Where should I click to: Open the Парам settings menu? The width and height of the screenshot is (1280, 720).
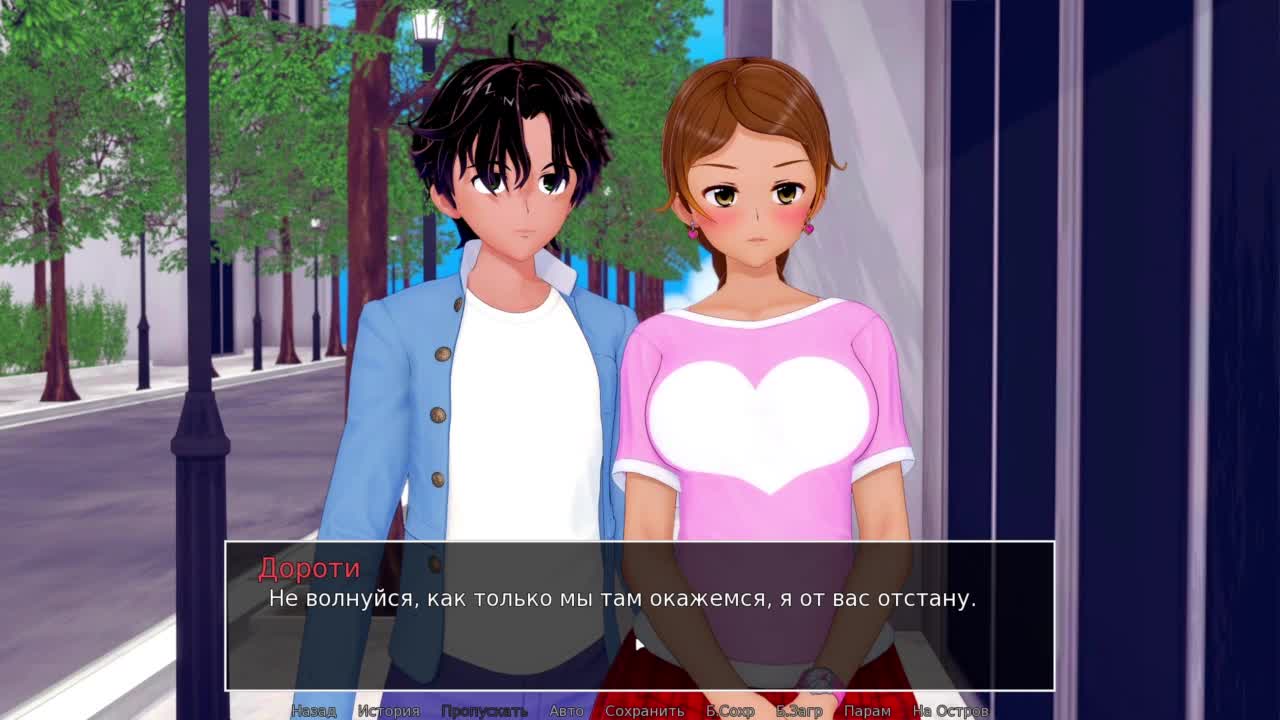(867, 711)
